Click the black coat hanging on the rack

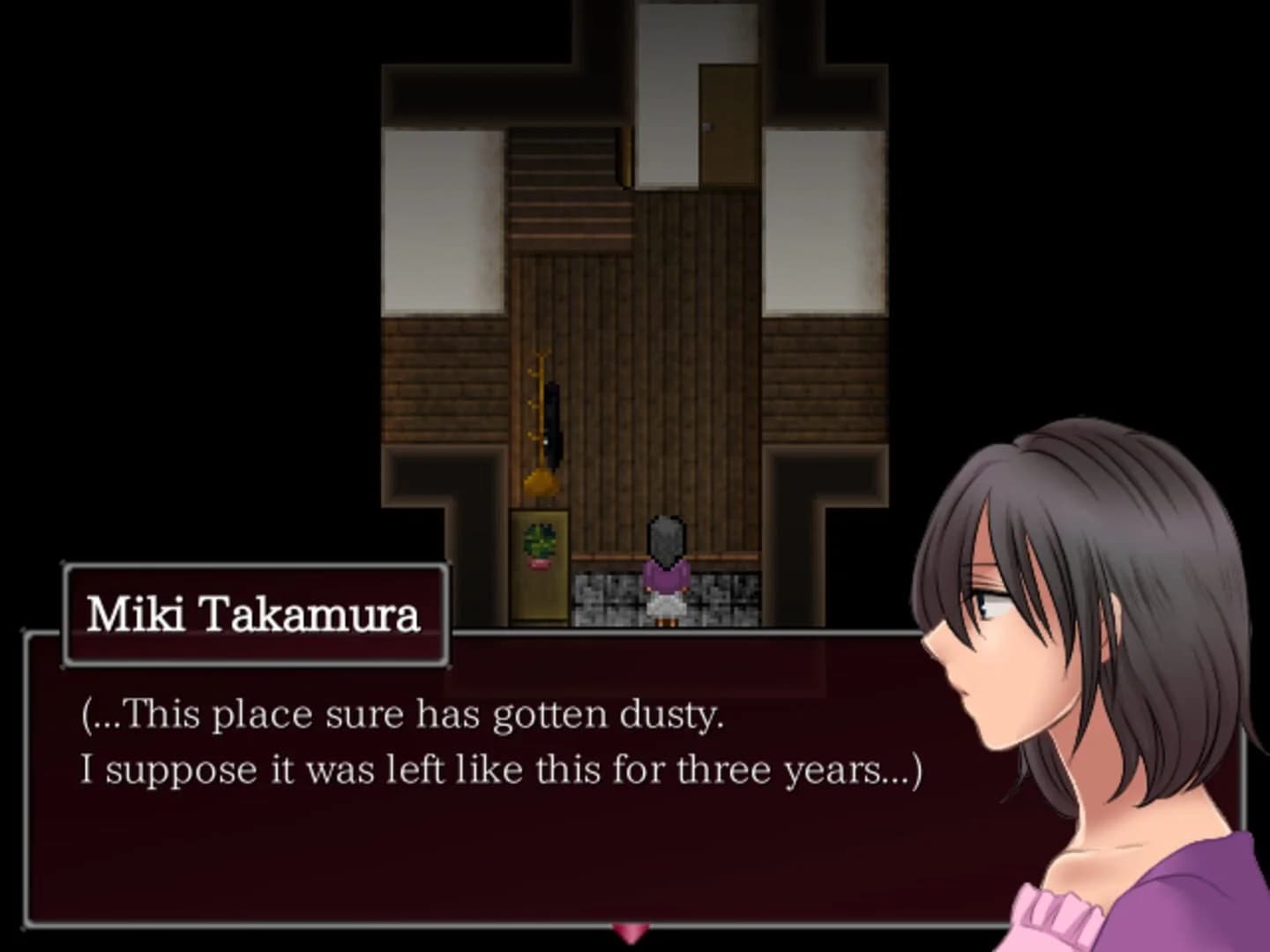556,423
